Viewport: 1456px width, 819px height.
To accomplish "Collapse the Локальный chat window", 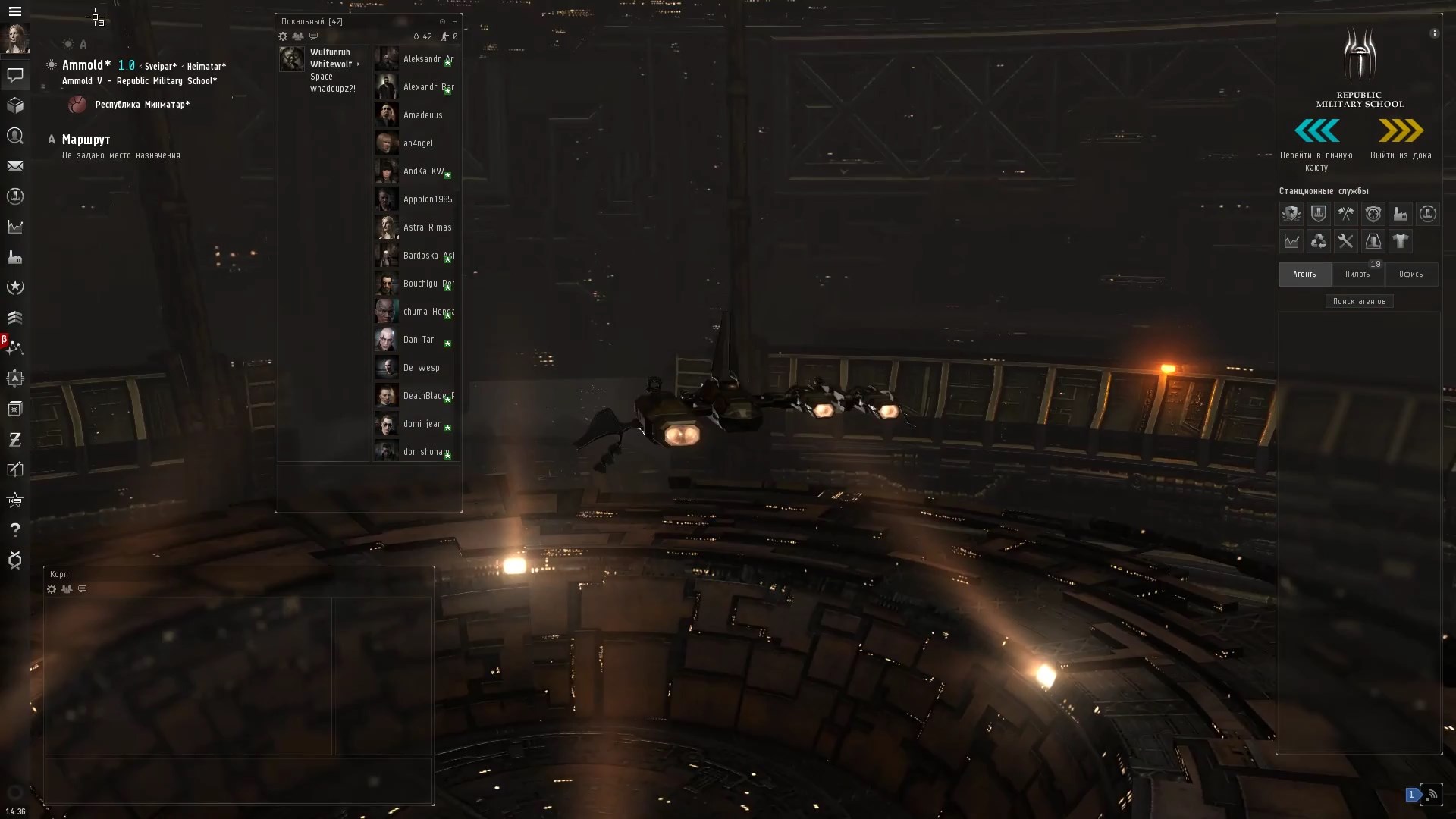I will point(453,21).
